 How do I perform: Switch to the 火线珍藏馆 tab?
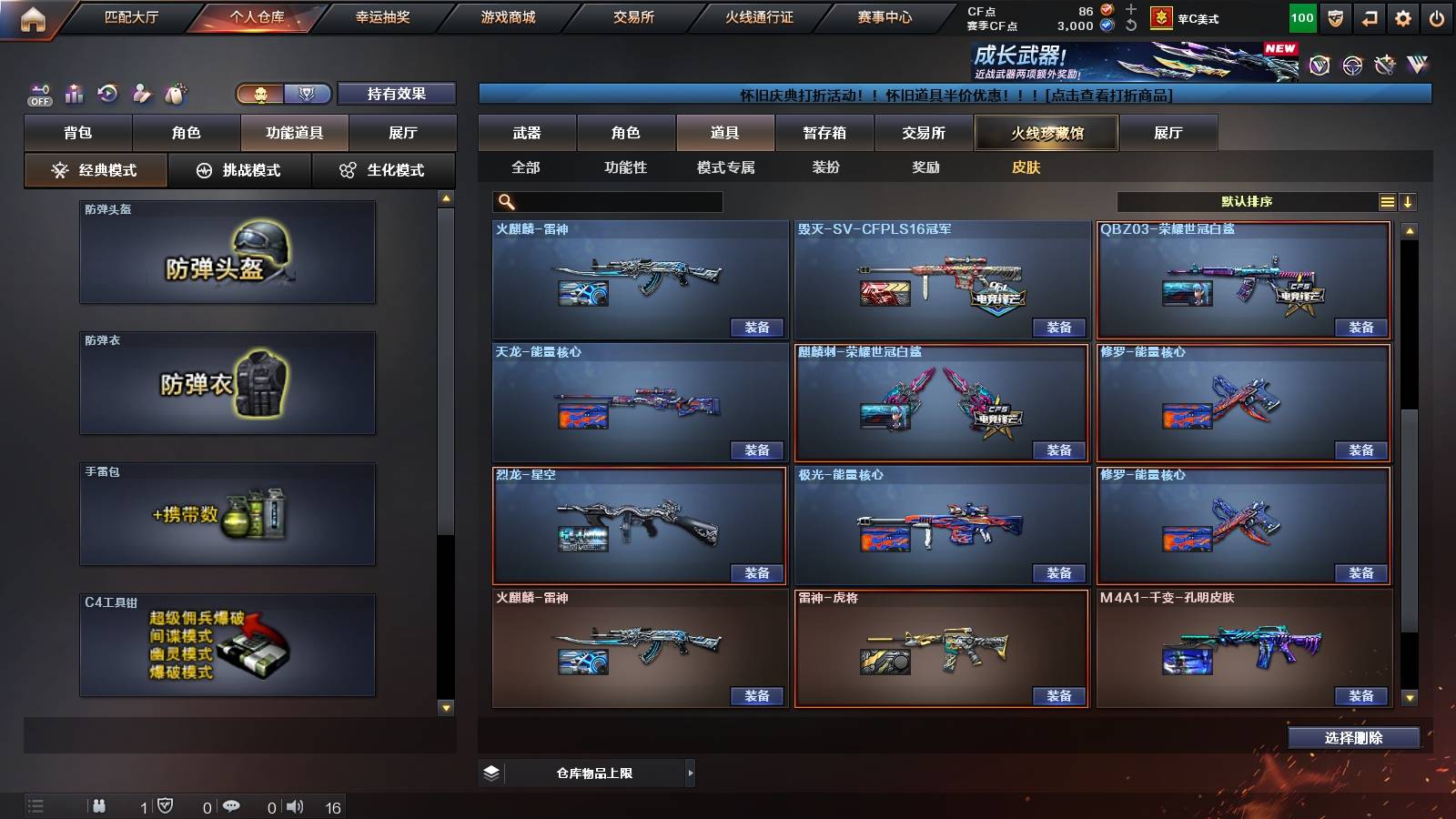tap(1046, 133)
